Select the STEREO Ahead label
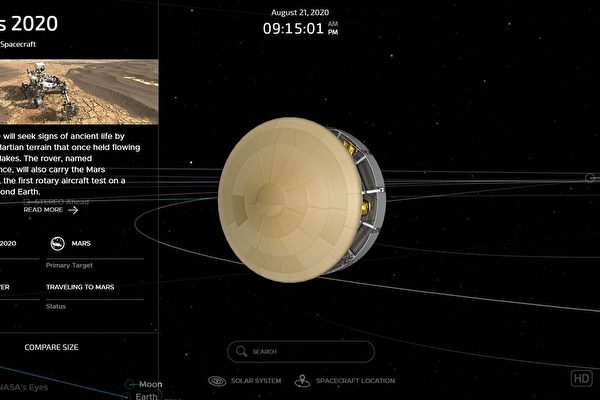 point(59,201)
